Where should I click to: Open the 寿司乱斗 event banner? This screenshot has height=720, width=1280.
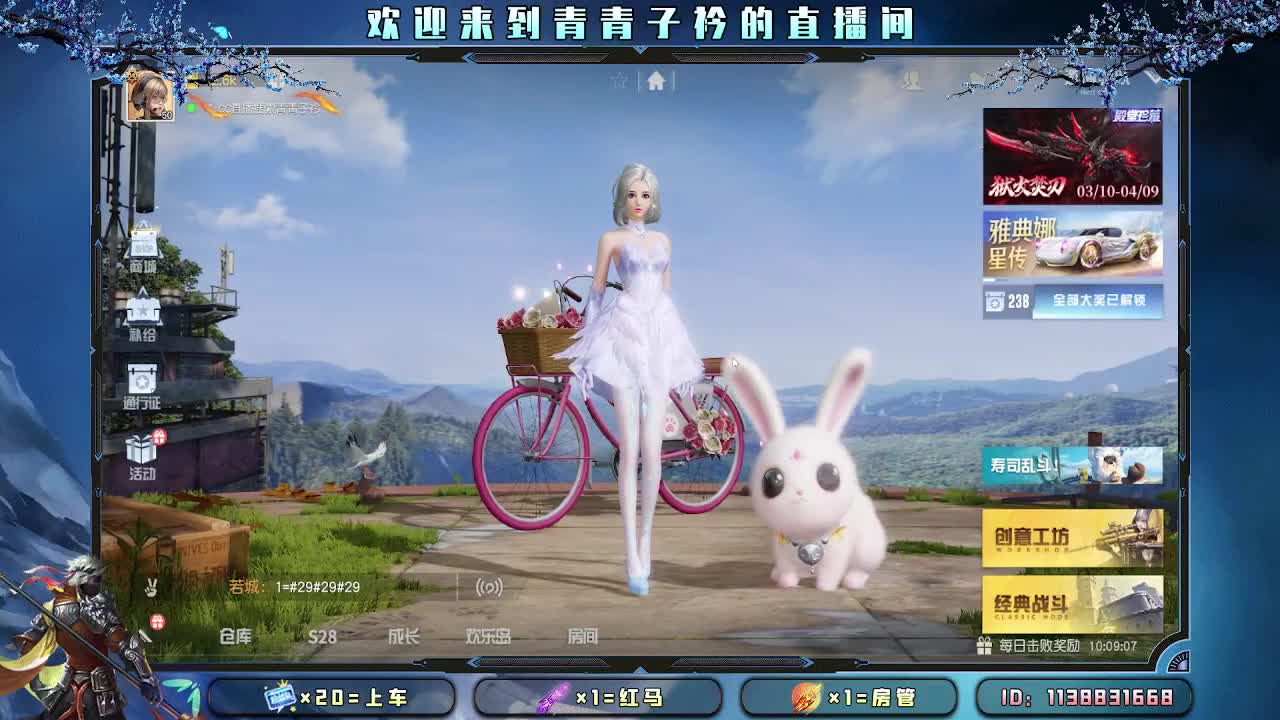point(1070,465)
